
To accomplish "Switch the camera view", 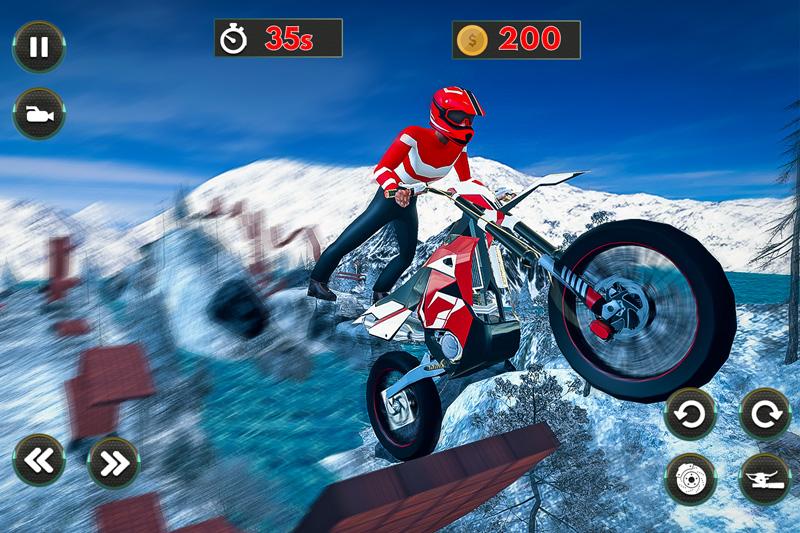I will click(39, 114).
